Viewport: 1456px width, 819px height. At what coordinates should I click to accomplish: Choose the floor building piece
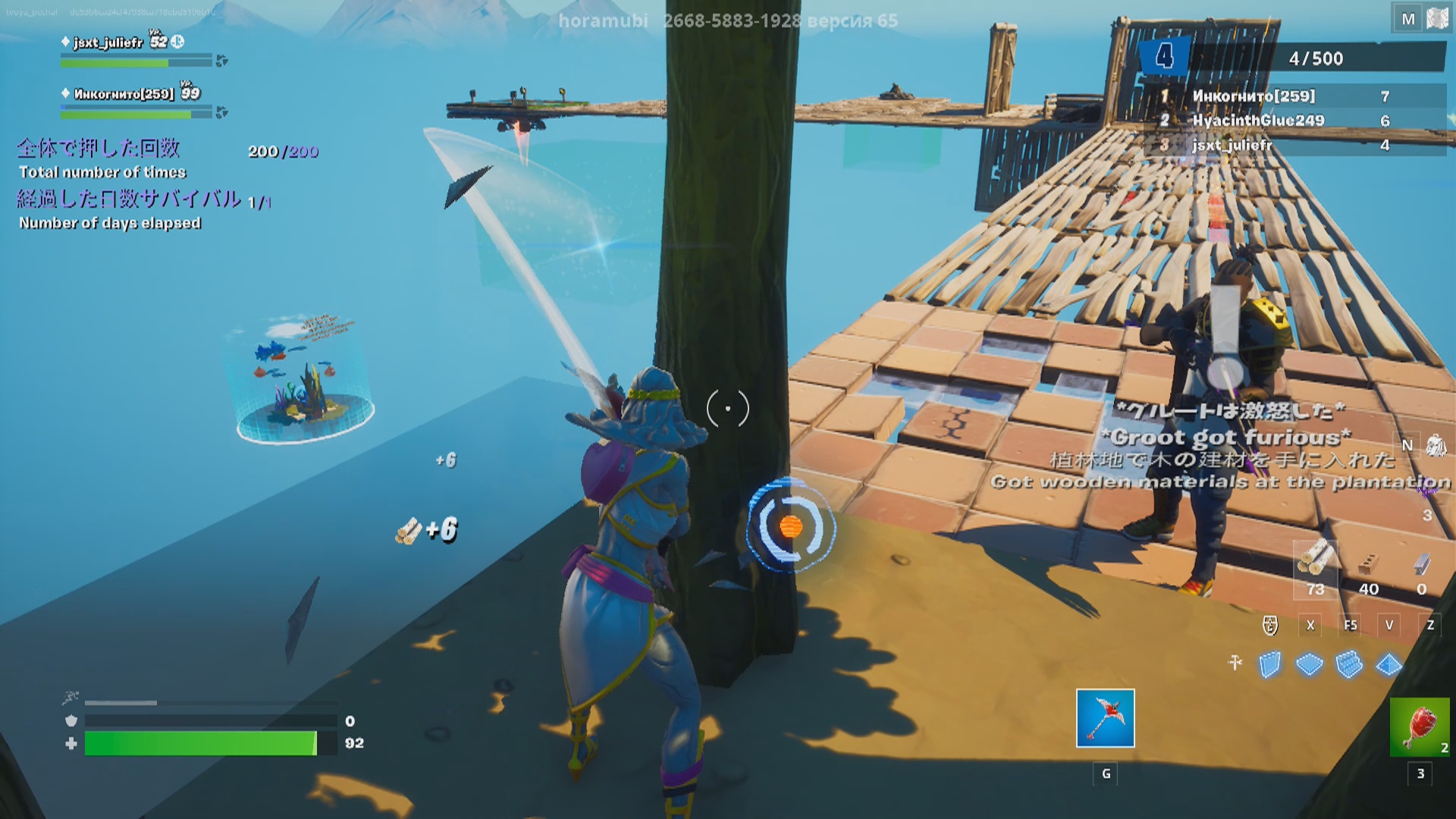click(1310, 665)
